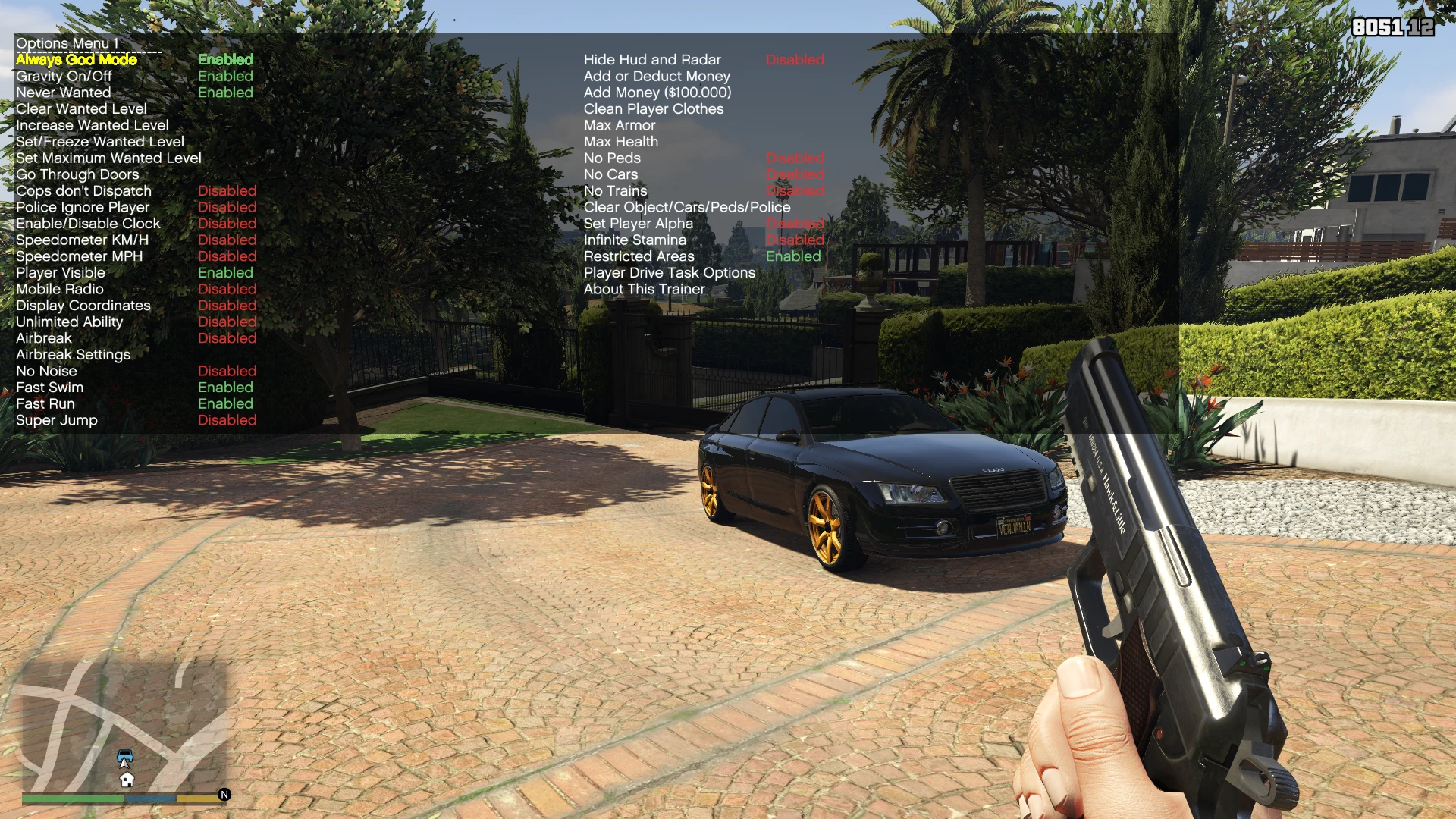Open Player Drive Task Options
The height and width of the screenshot is (819, 1456).
668,272
